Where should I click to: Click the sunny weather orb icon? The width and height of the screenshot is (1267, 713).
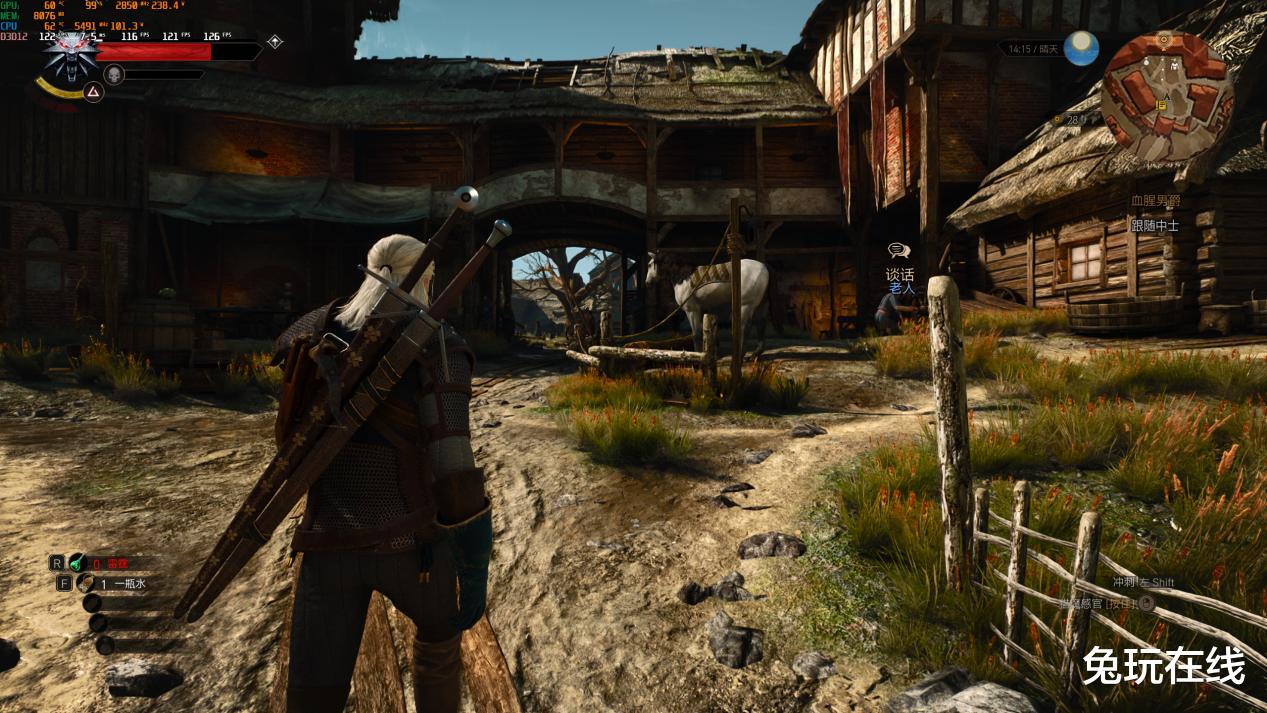[1080, 48]
